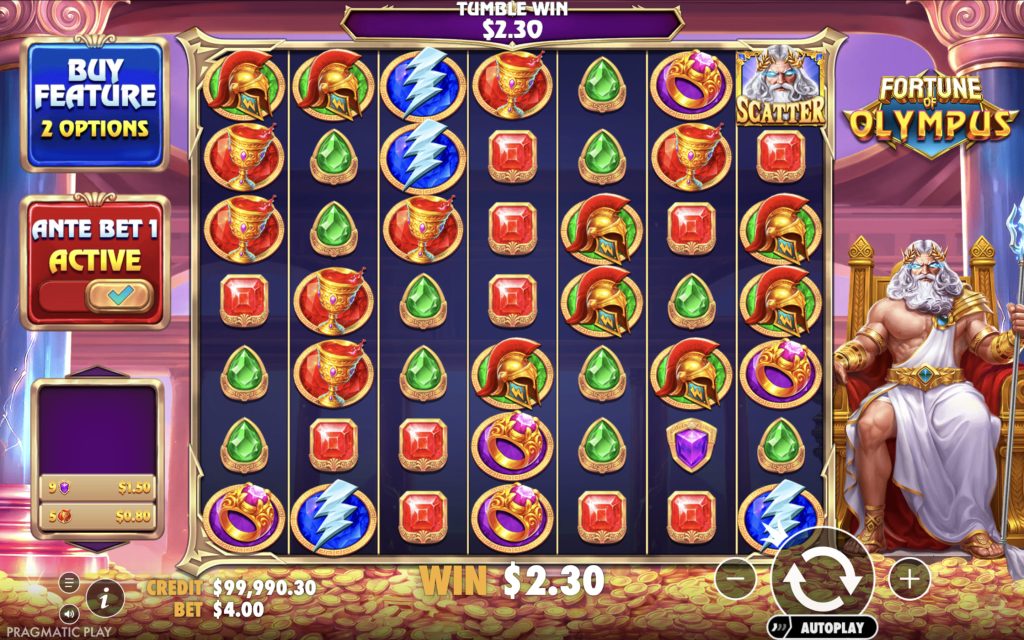Show the game info paytable
Viewport: 1024px width, 640px height.
click(x=105, y=598)
